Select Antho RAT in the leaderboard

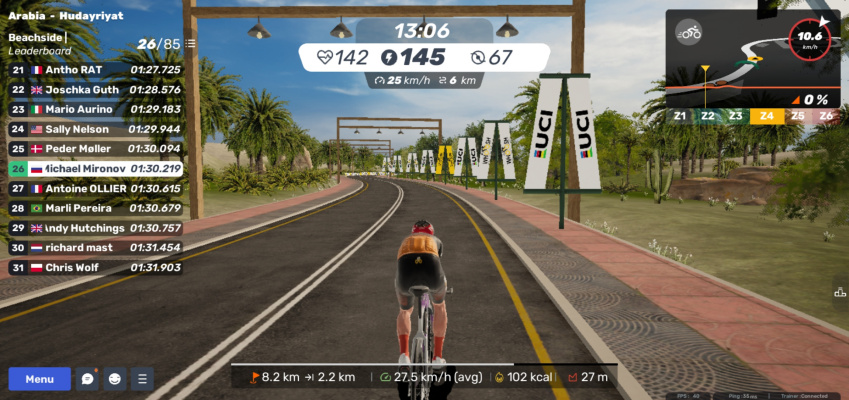click(95, 70)
